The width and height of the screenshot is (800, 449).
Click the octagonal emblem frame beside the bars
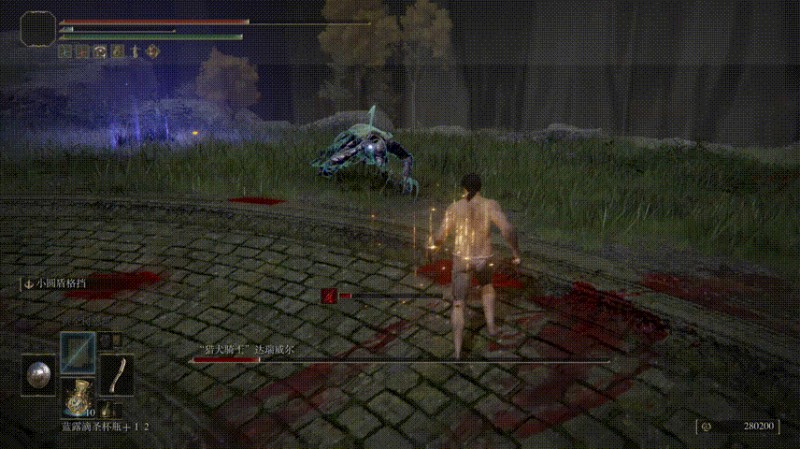click(39, 31)
